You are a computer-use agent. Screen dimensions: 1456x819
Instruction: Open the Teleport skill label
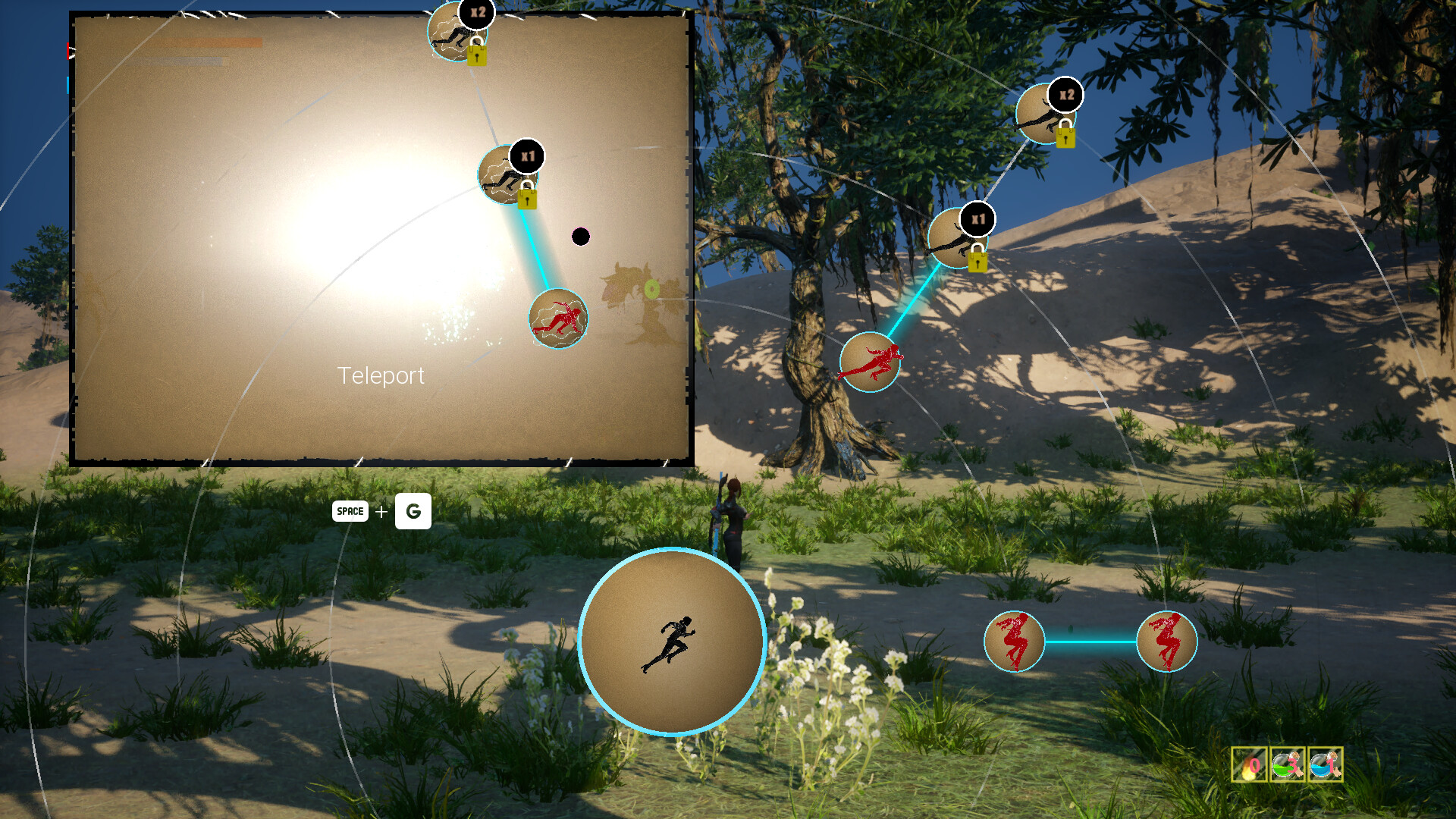(x=382, y=375)
